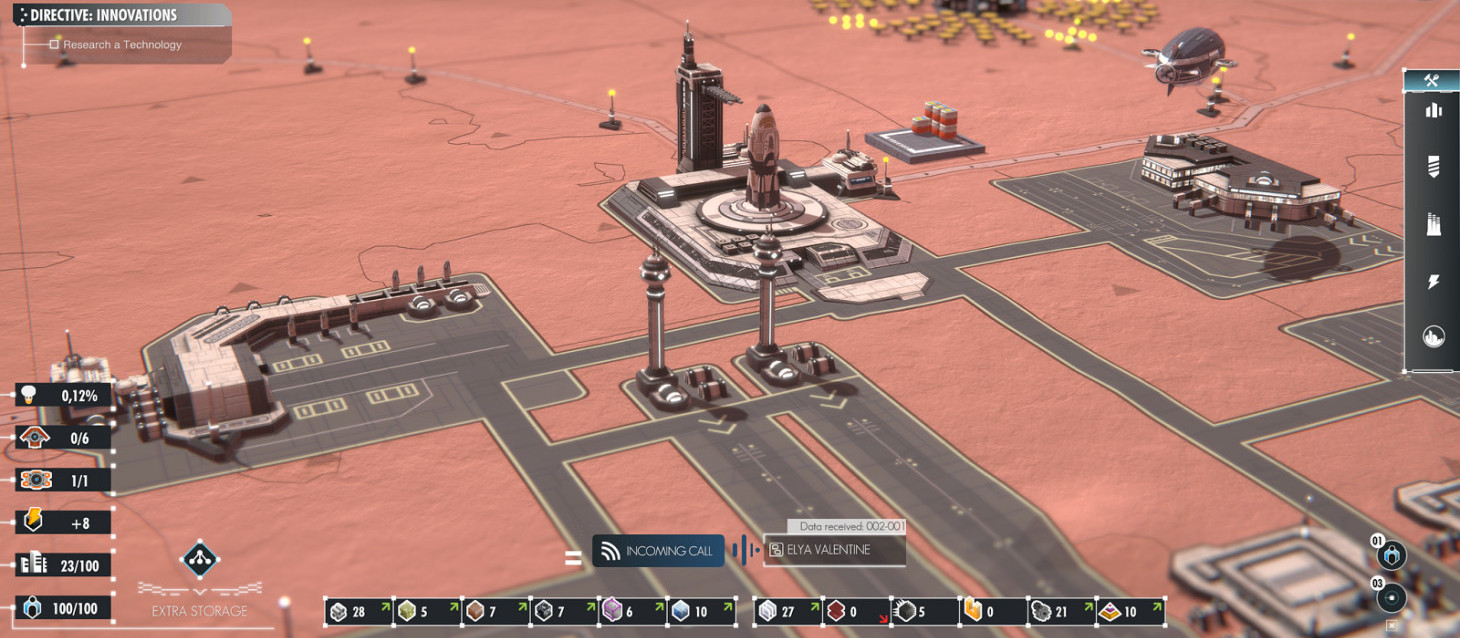
Task: Click the Elya Valentine caller name box
Action: click(834, 550)
